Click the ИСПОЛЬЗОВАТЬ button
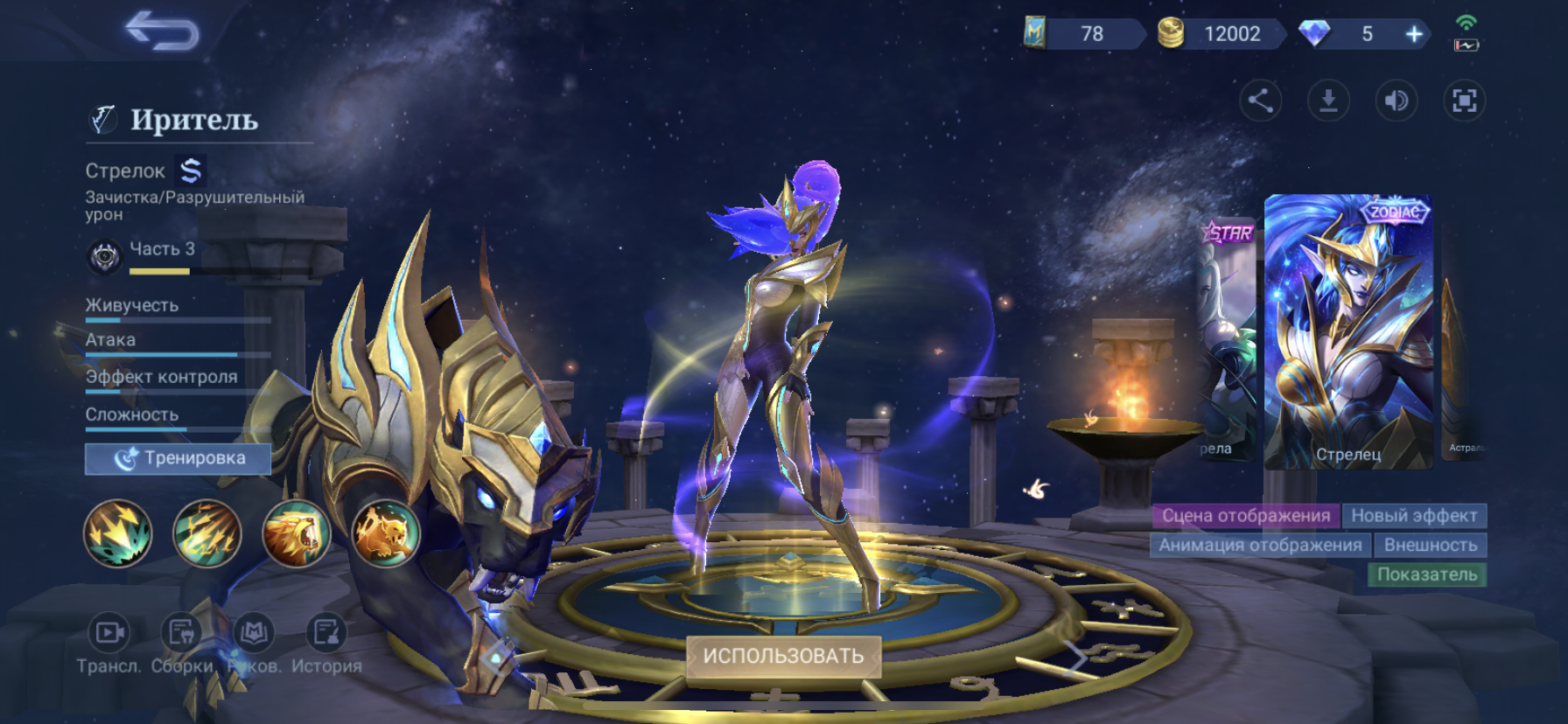This screenshot has height=724, width=1568. (783, 656)
